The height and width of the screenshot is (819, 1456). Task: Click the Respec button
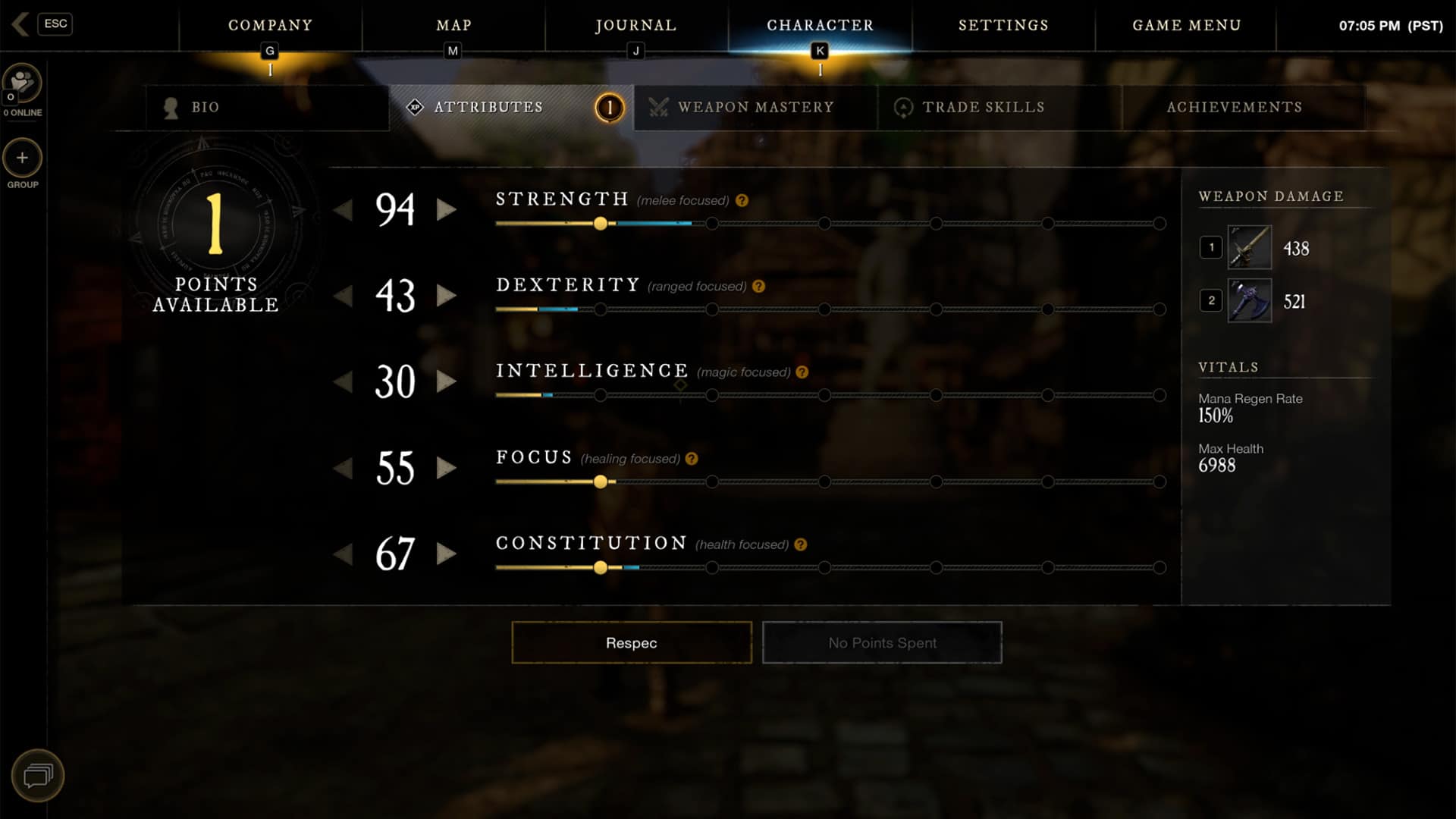(631, 642)
